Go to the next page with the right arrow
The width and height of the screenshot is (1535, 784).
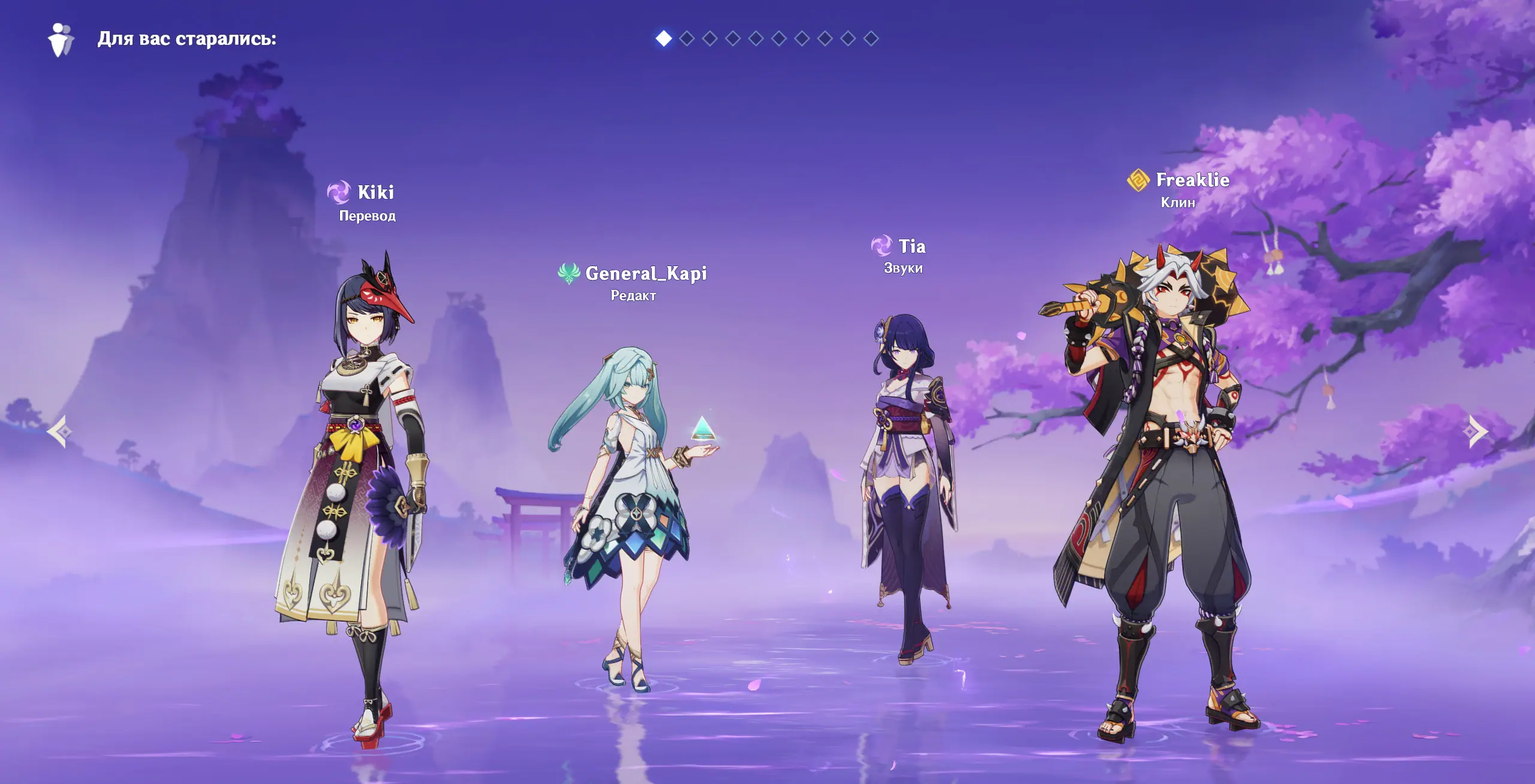[x=1477, y=432]
